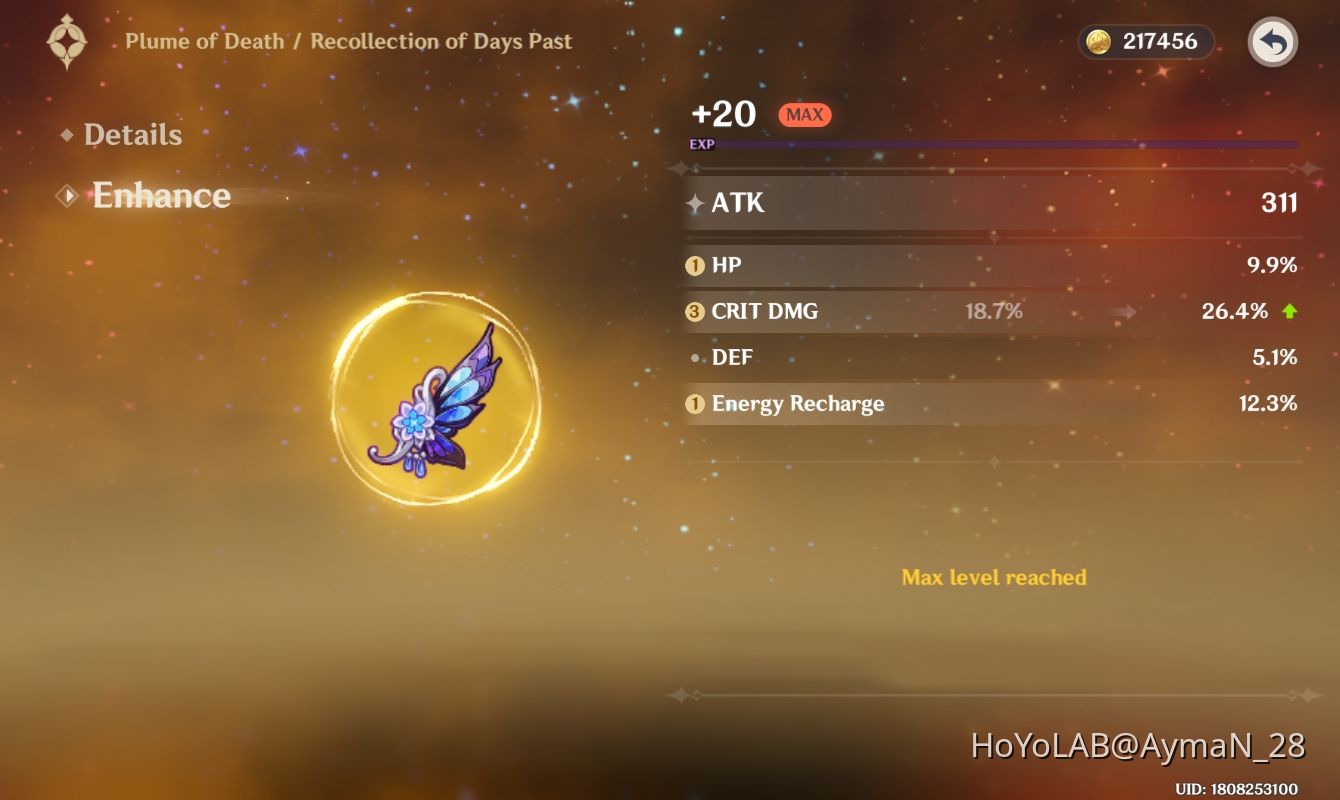1340x800 pixels.
Task: Click the diamond marker beside Enhance
Action: [66, 195]
